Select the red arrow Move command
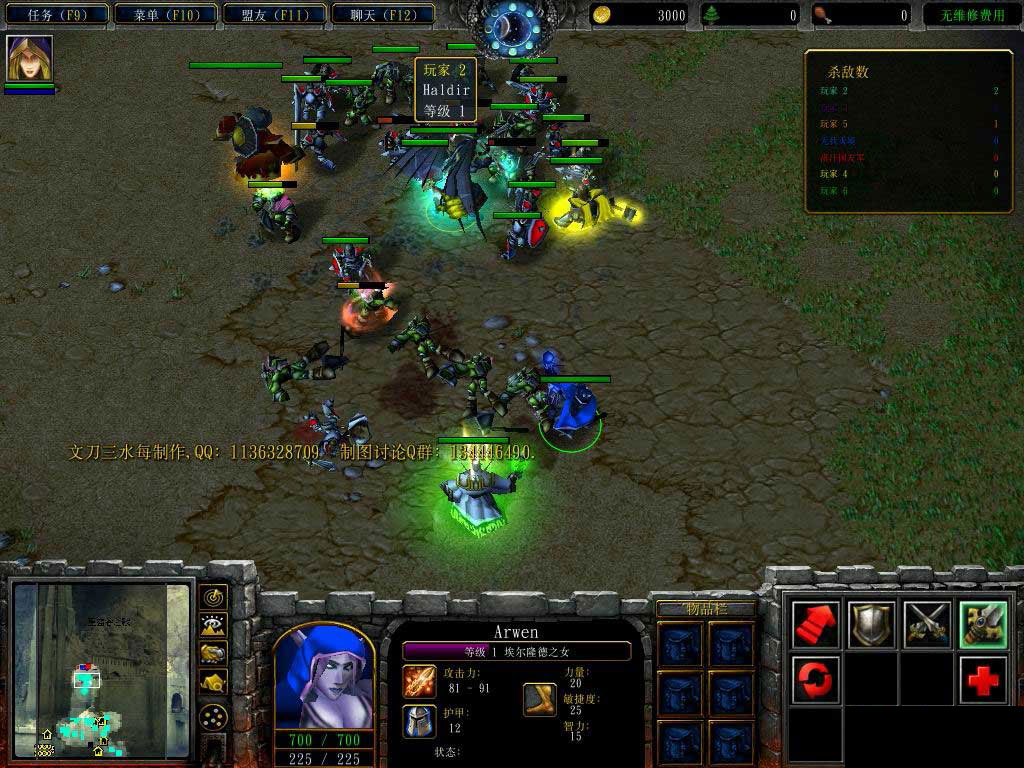The image size is (1024, 768). click(x=815, y=625)
